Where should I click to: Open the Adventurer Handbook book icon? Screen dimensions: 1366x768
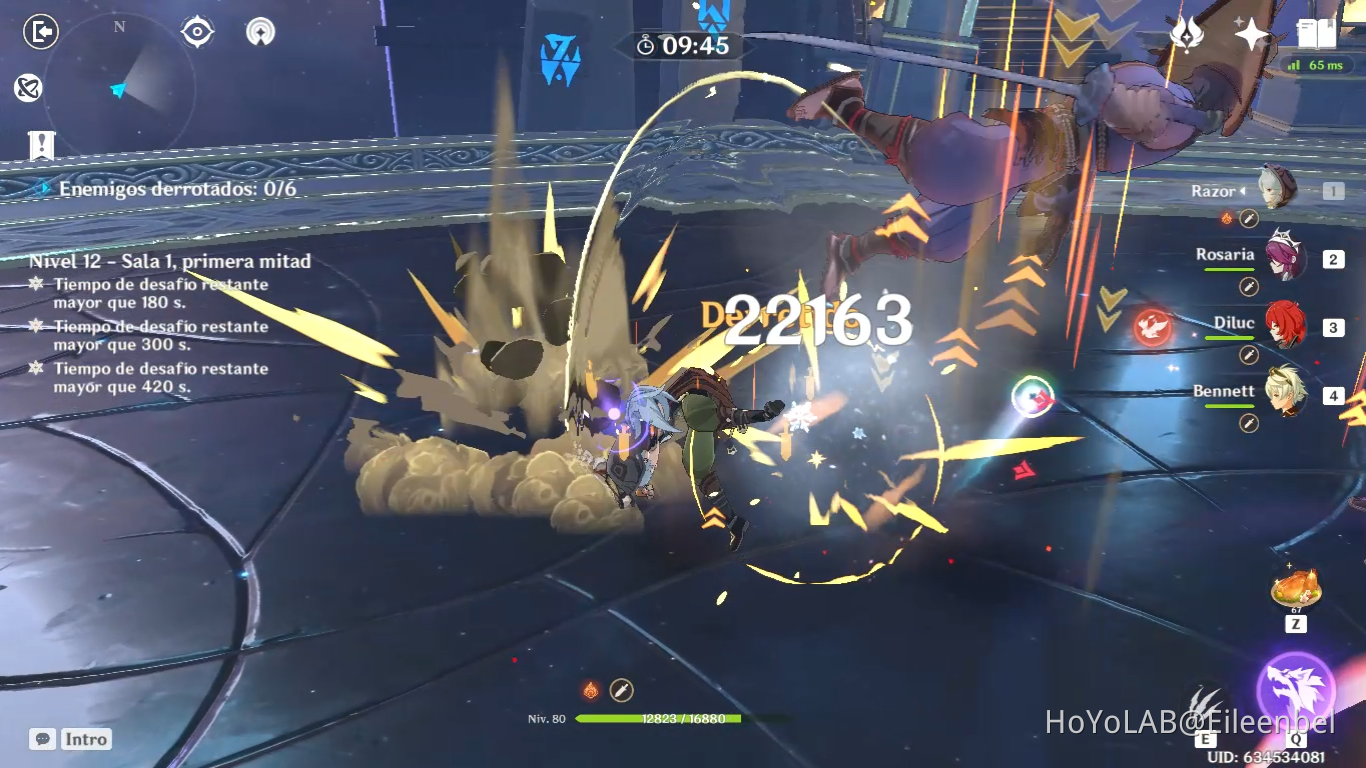point(1313,31)
